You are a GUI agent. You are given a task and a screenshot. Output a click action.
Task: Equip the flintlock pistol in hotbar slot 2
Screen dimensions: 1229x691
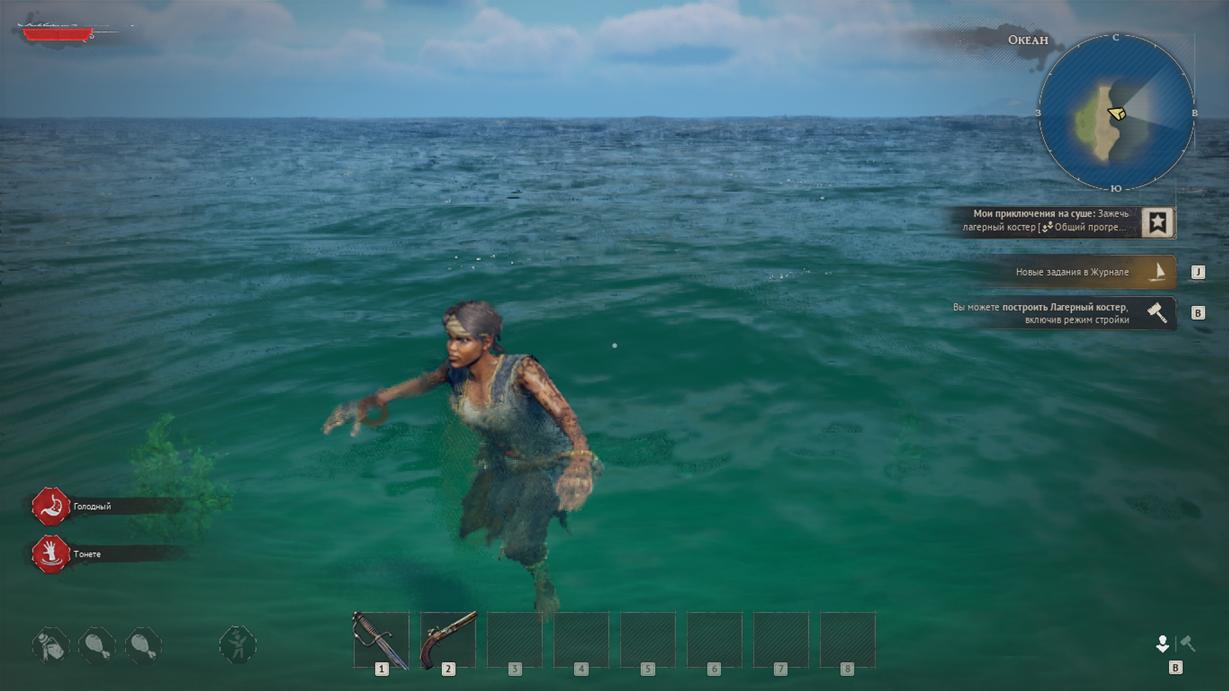click(x=448, y=640)
